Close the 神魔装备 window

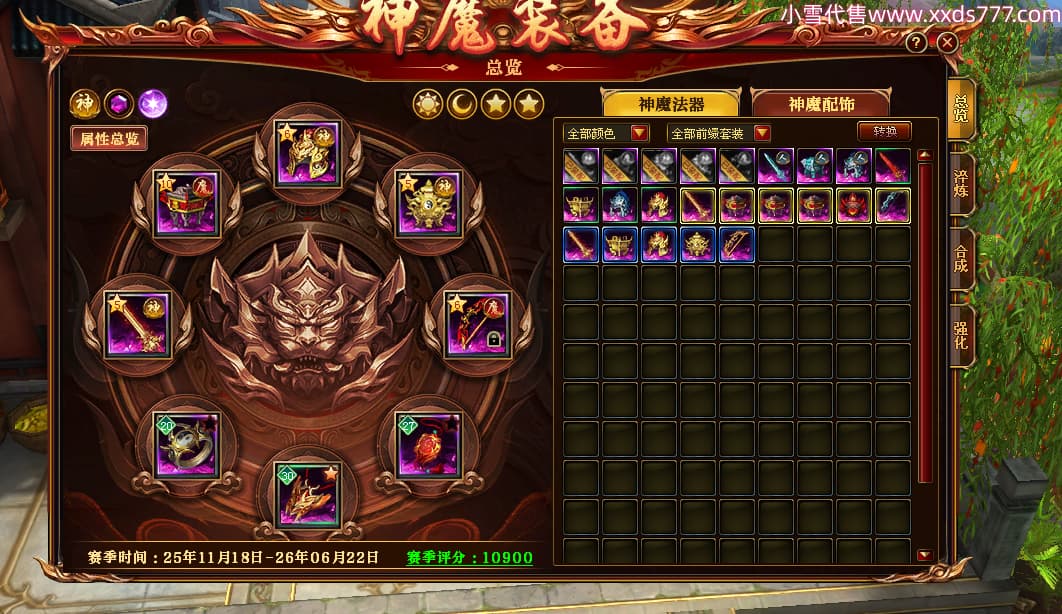click(x=947, y=43)
